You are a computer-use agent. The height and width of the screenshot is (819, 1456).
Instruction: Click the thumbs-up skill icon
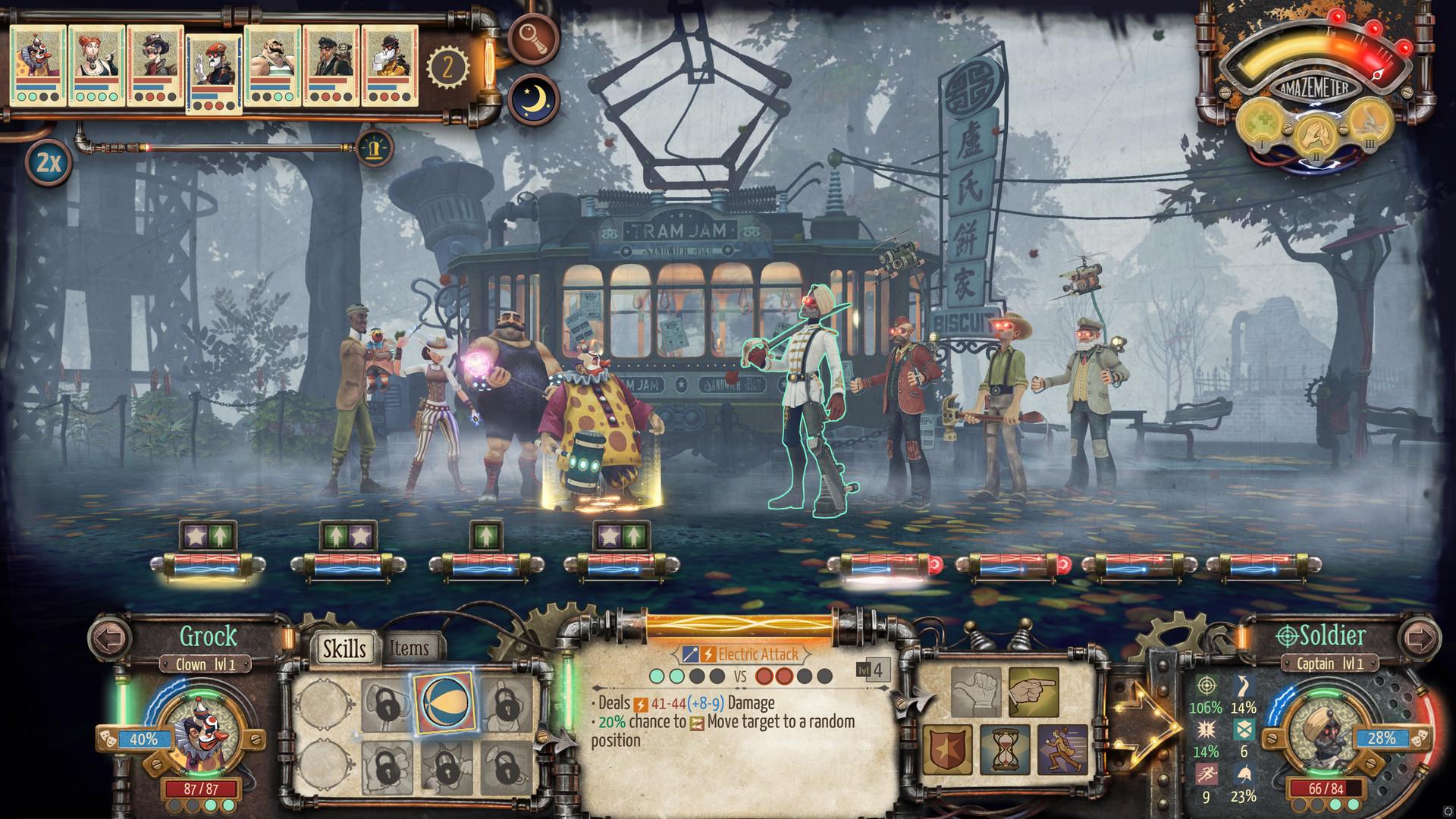[976, 692]
